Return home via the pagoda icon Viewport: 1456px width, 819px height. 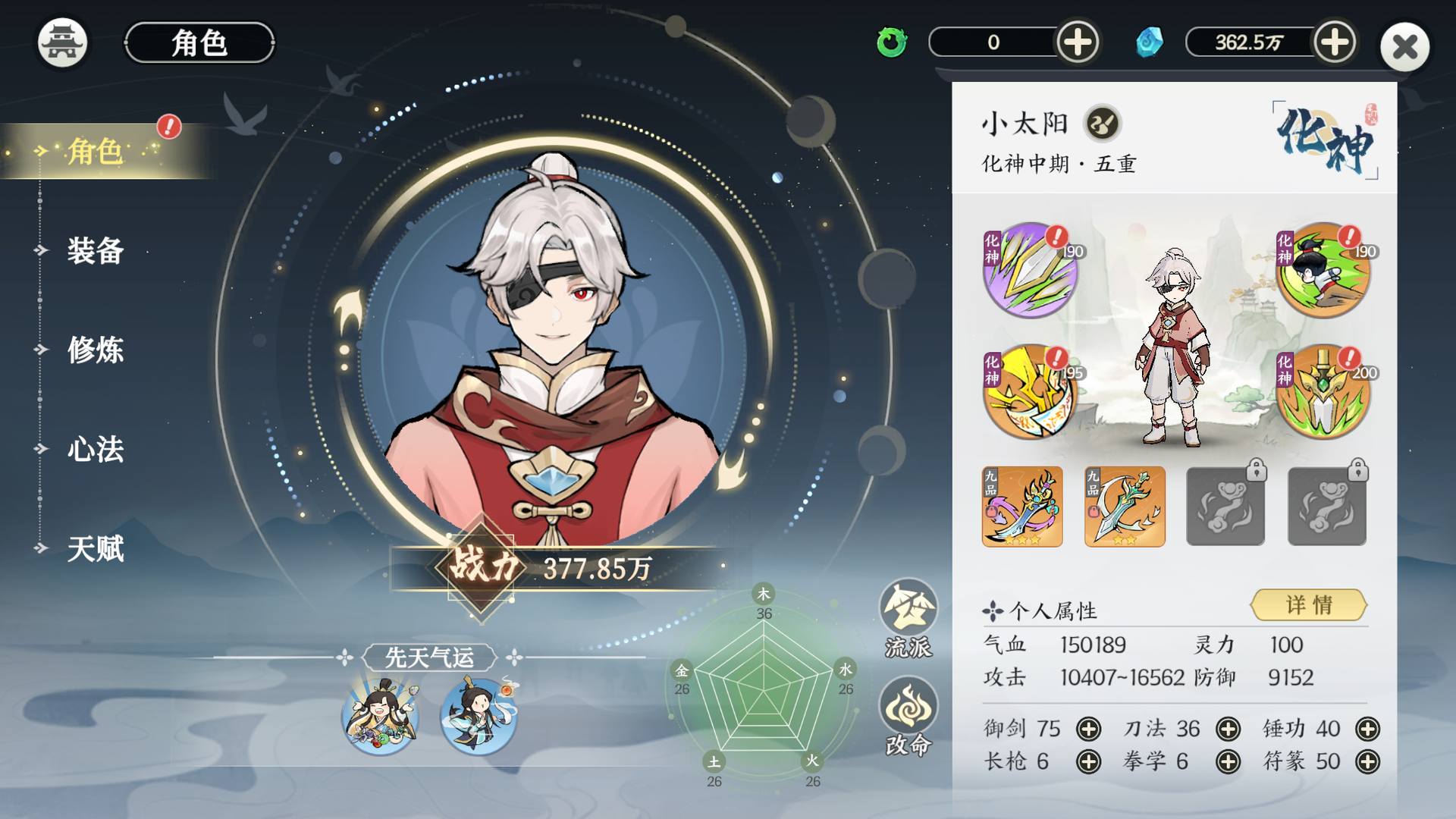(62, 42)
